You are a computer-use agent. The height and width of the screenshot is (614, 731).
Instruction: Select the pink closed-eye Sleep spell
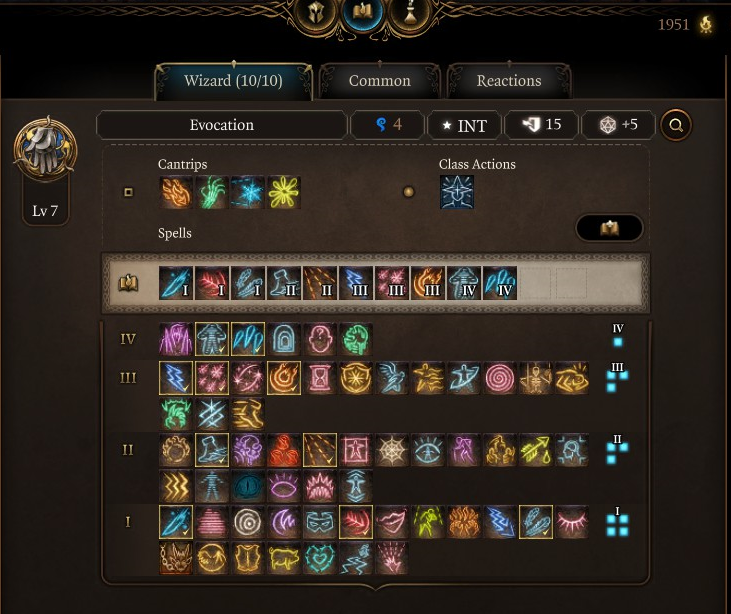[x=572, y=523]
